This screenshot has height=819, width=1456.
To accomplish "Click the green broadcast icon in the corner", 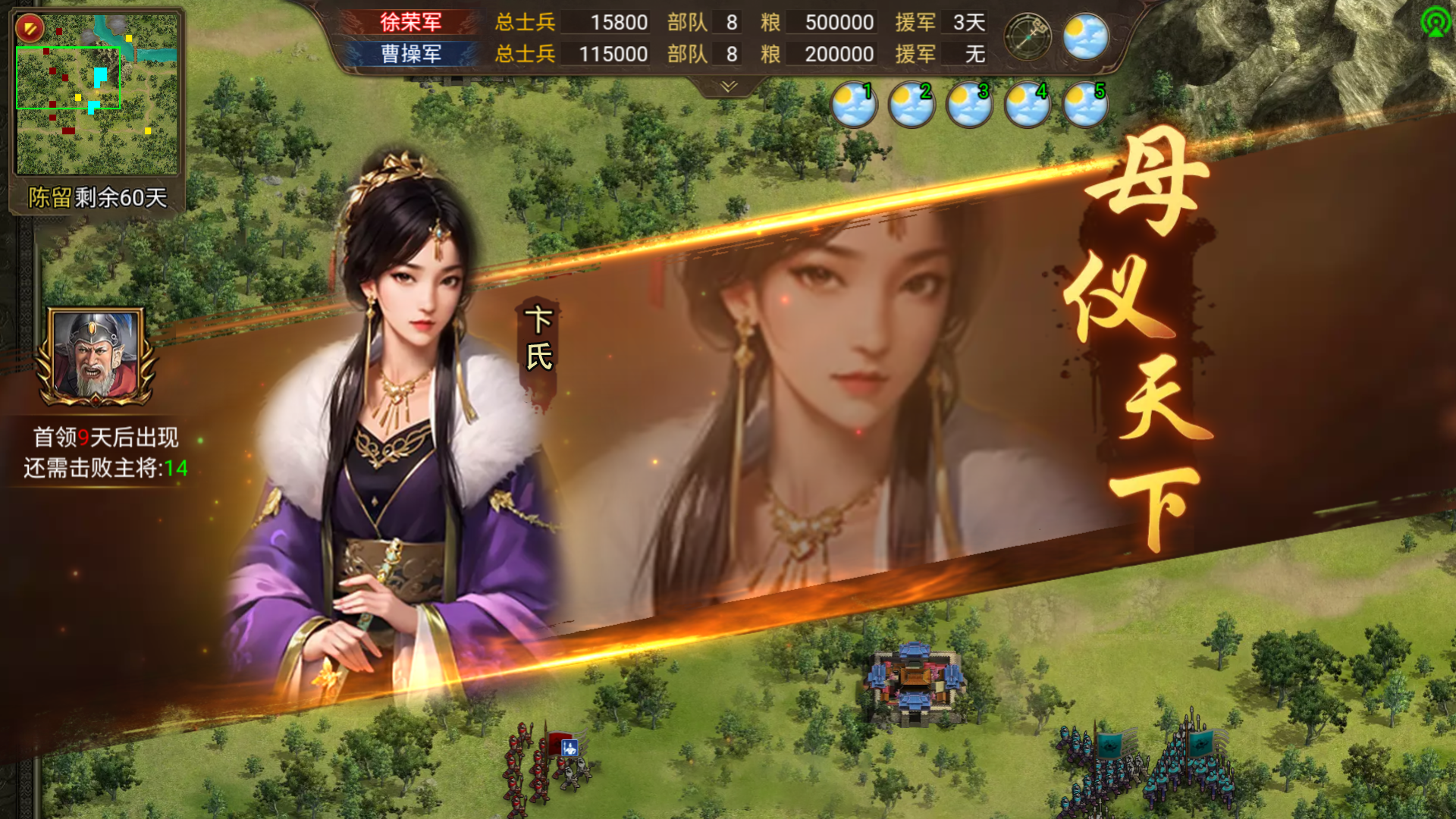I will pyautogui.click(x=1437, y=20).
